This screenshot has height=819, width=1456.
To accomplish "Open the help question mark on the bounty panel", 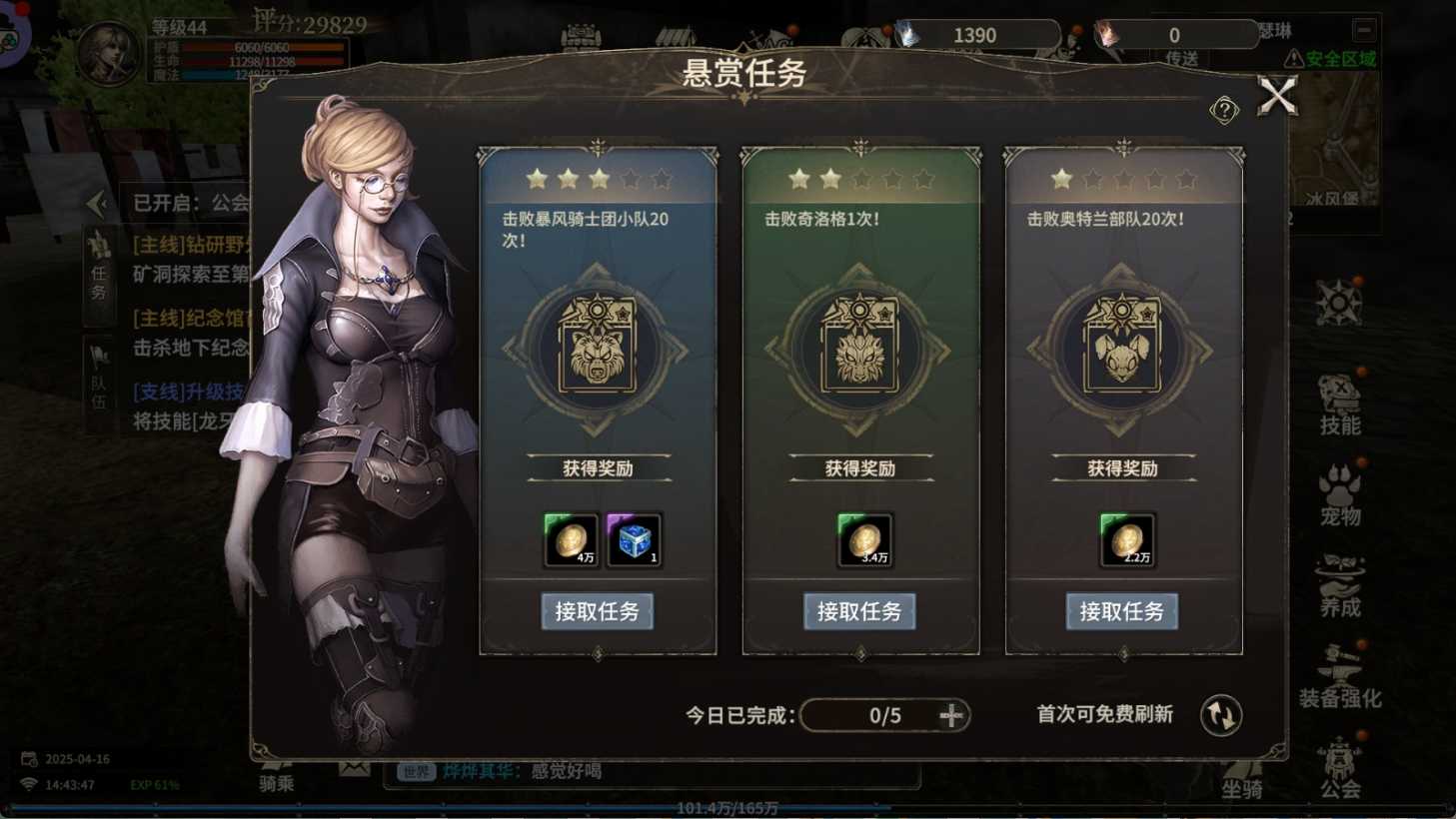I will pos(1225,110).
